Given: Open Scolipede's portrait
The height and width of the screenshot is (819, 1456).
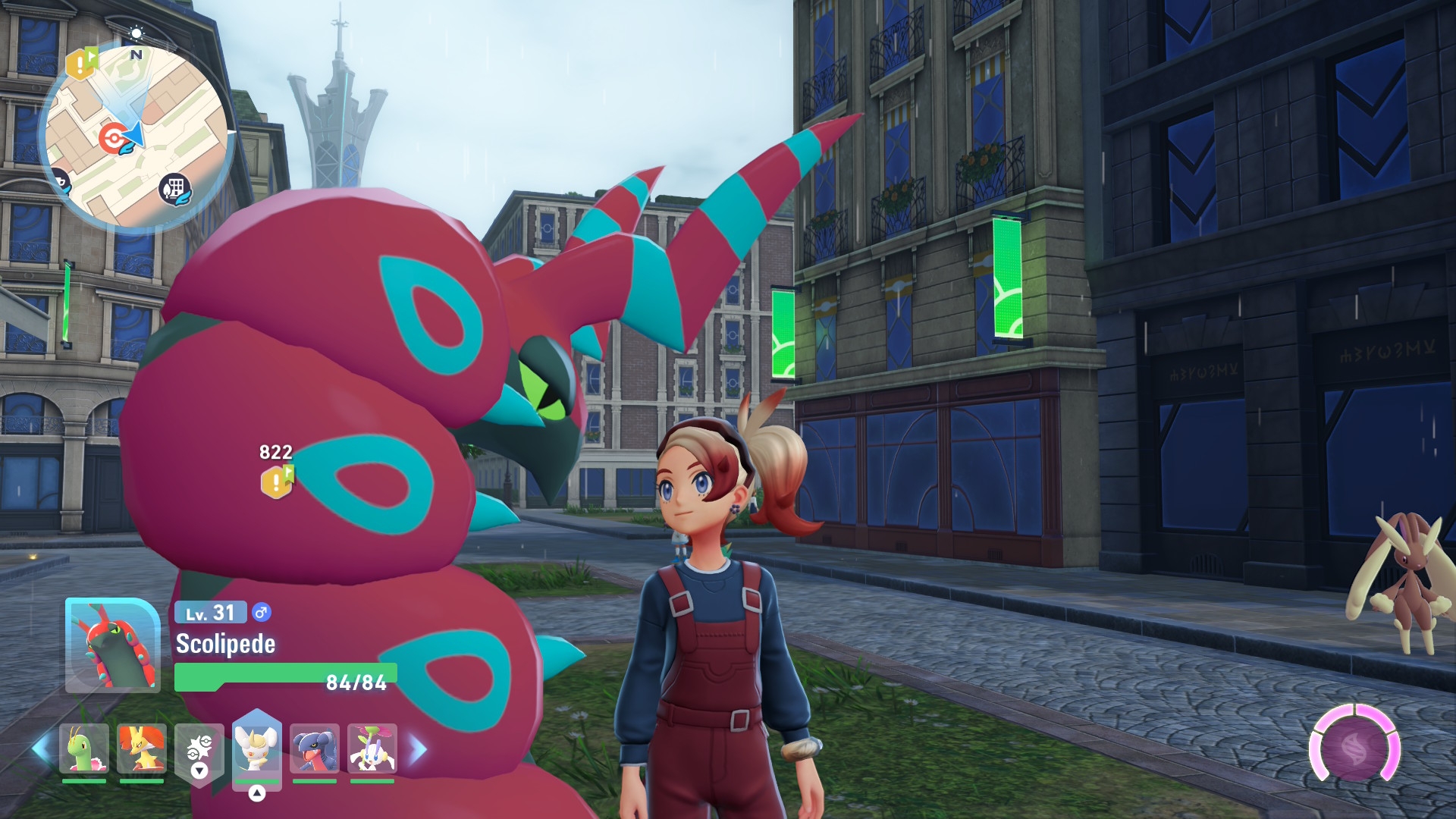Looking at the screenshot, I should 112,645.
